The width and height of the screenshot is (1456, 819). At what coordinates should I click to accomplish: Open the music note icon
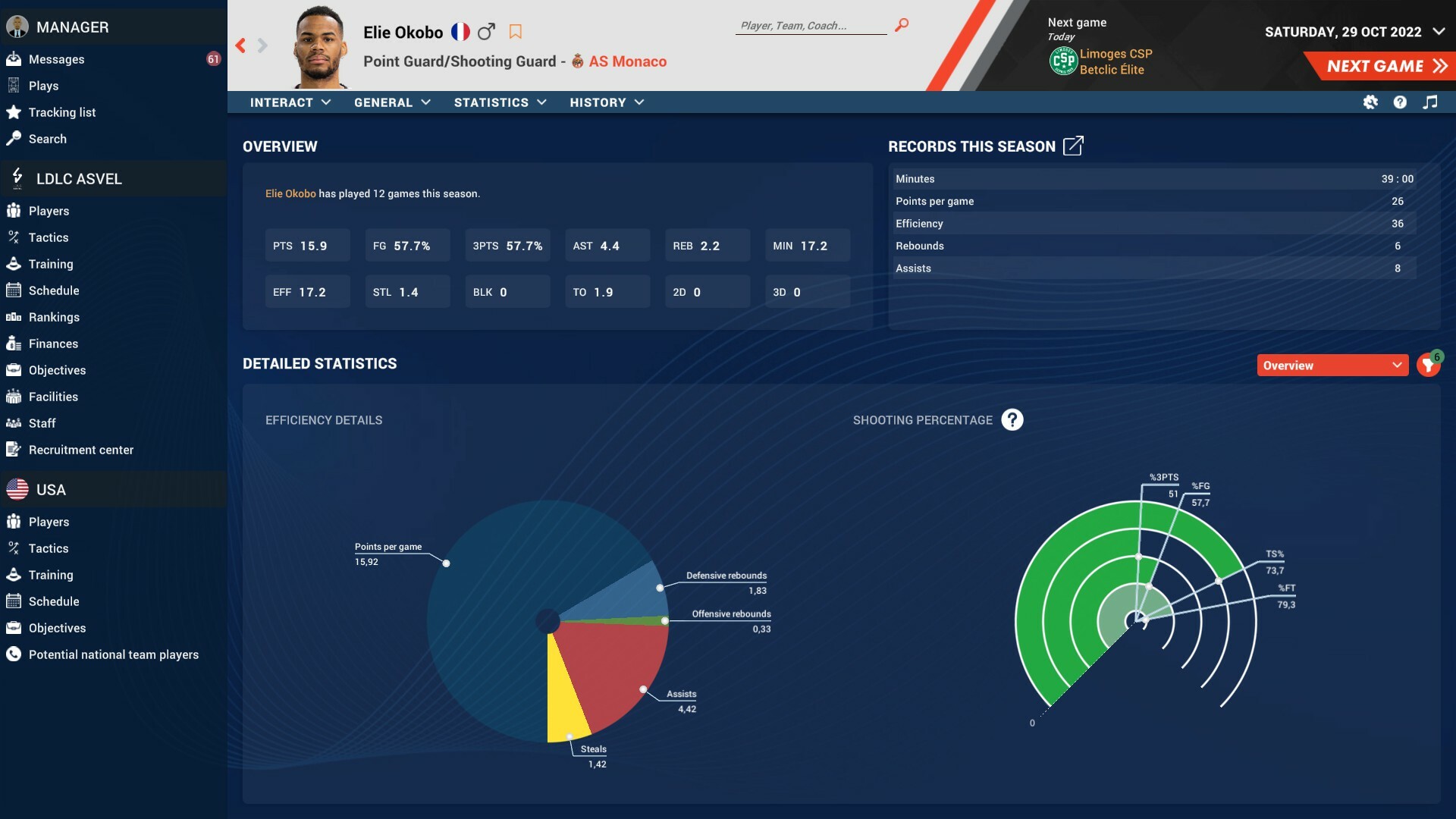(1431, 102)
